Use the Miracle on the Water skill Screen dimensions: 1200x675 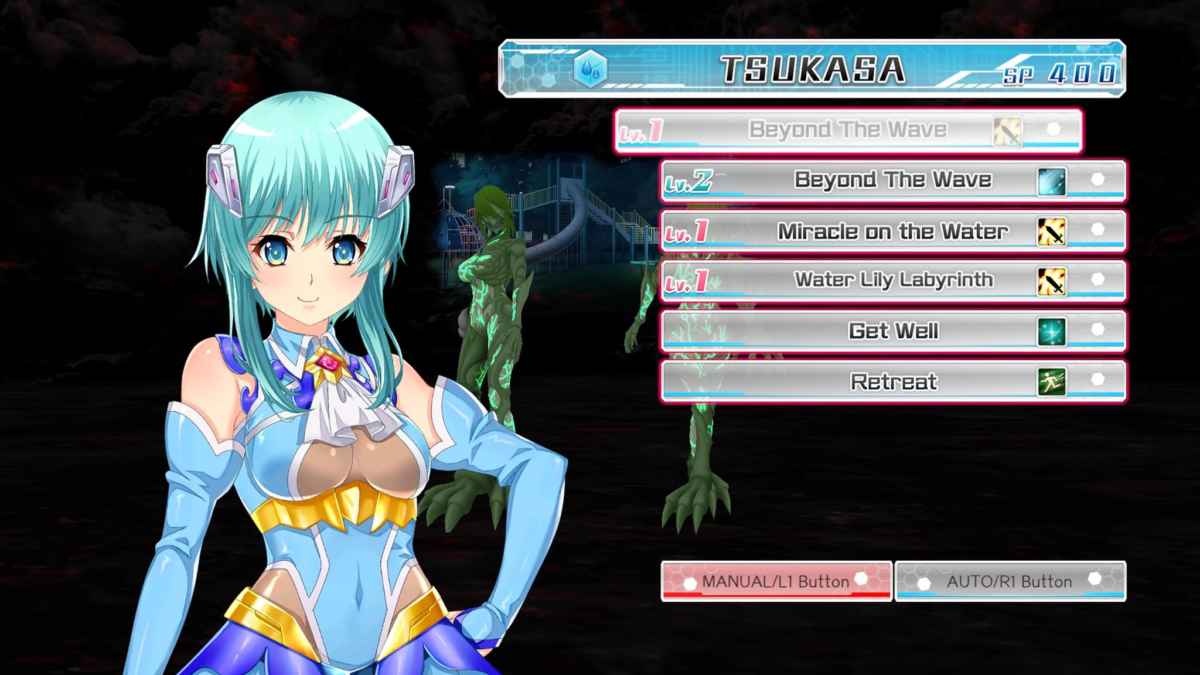pos(893,231)
